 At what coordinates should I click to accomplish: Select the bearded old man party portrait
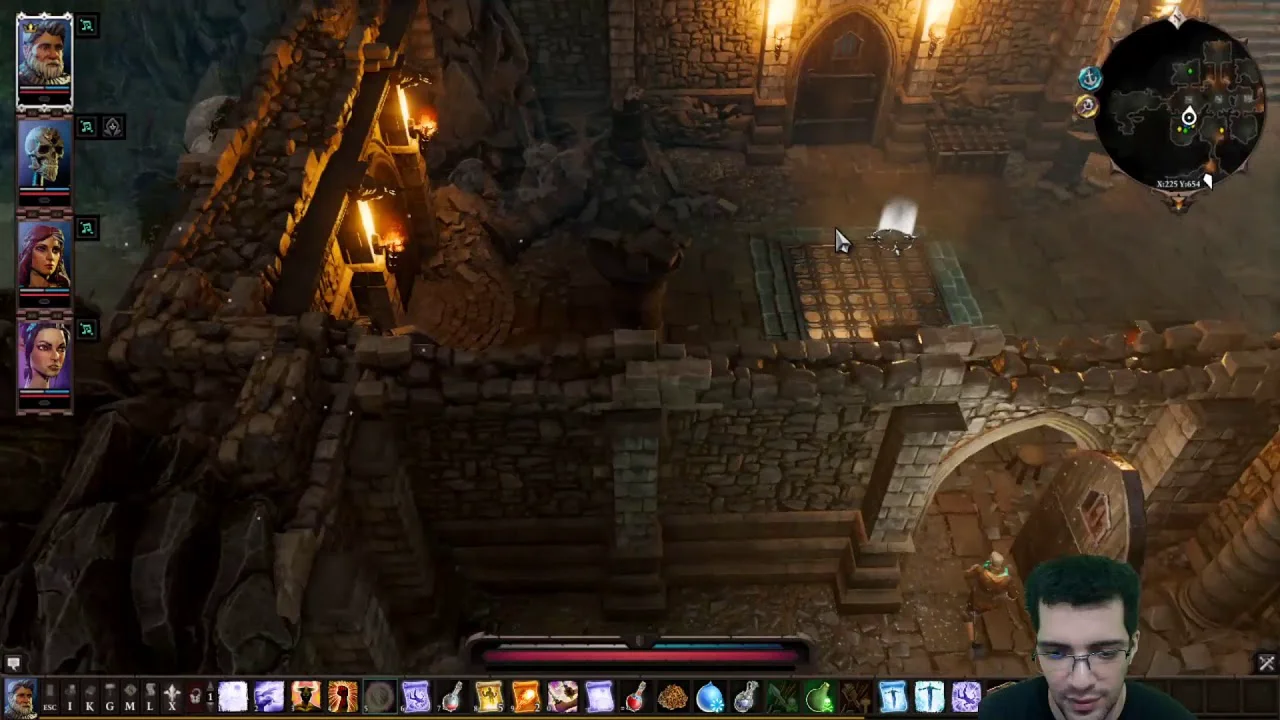pyautogui.click(x=44, y=58)
